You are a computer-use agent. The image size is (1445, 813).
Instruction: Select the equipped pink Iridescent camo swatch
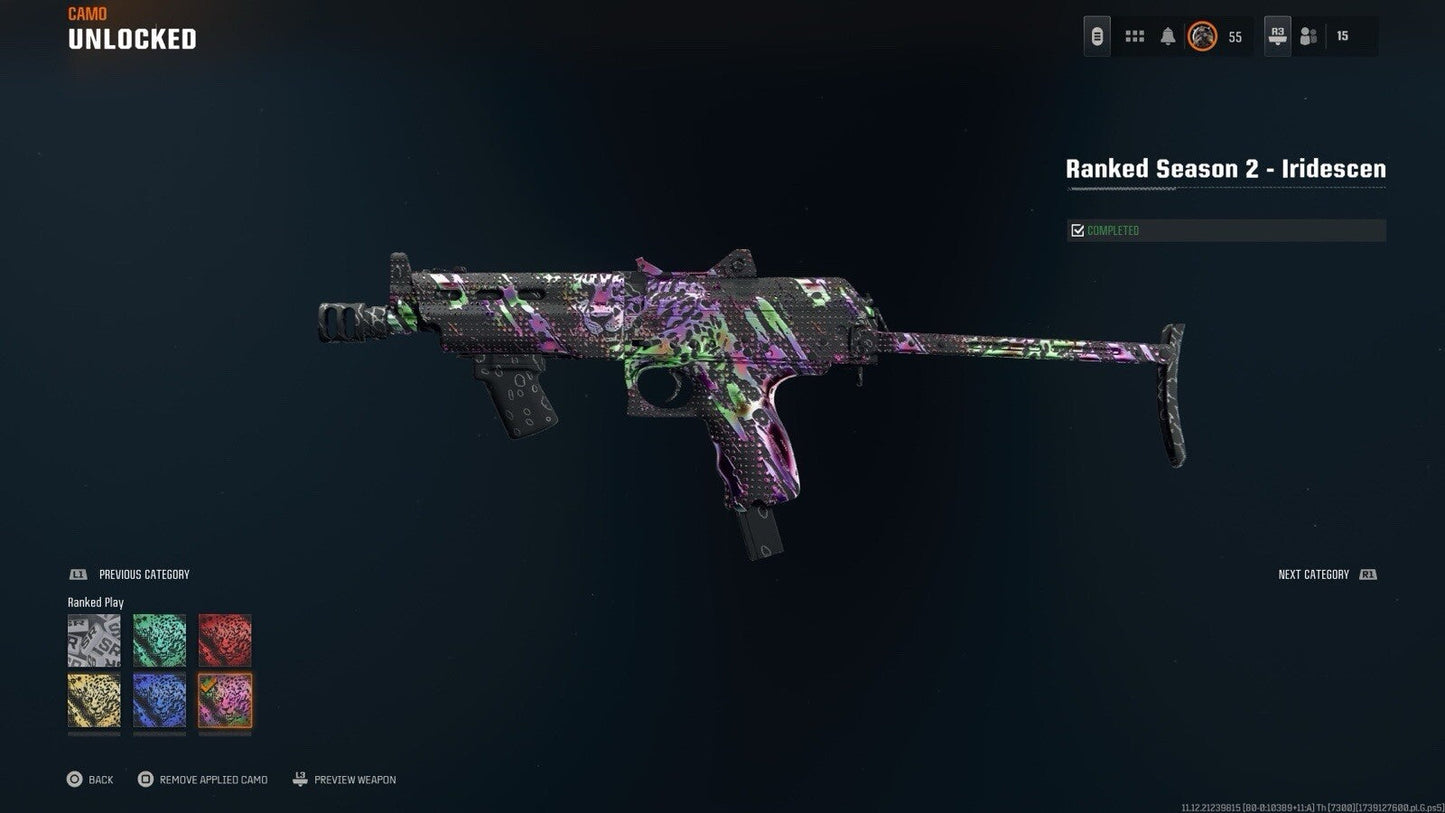click(224, 703)
